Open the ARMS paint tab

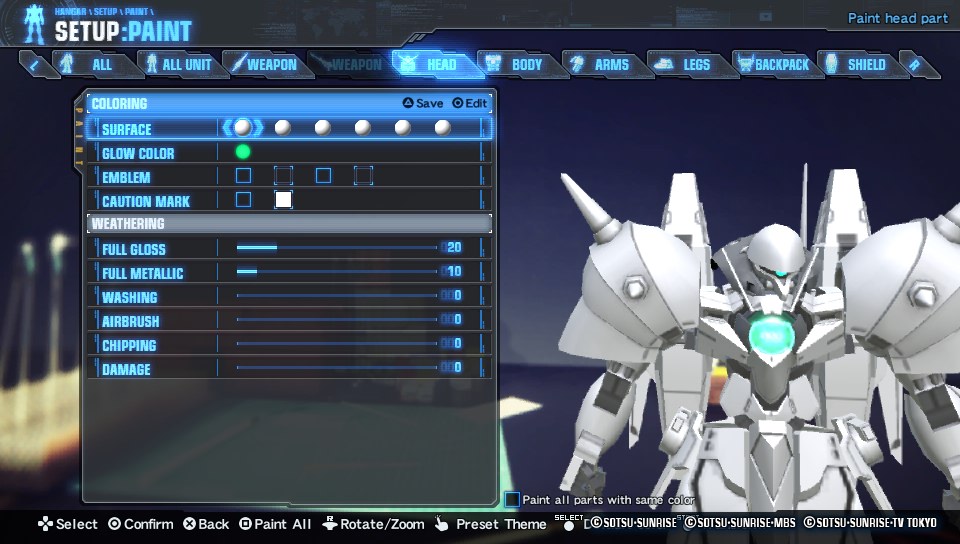601,64
